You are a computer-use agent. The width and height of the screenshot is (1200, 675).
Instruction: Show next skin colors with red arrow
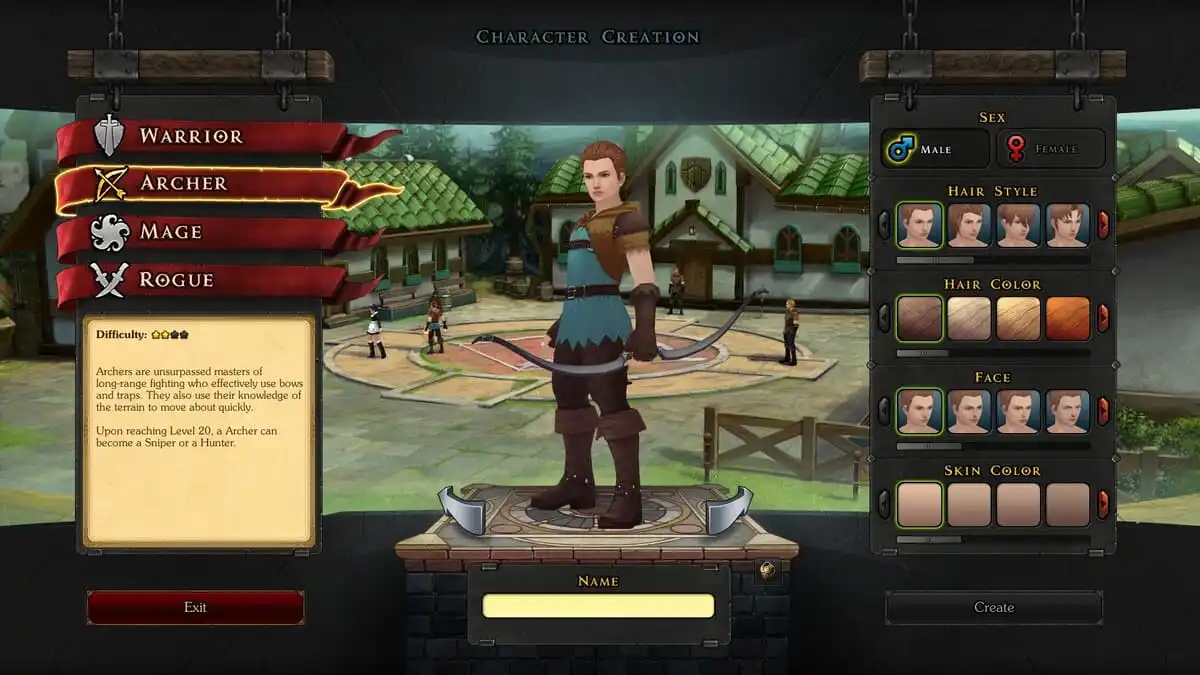point(1103,504)
